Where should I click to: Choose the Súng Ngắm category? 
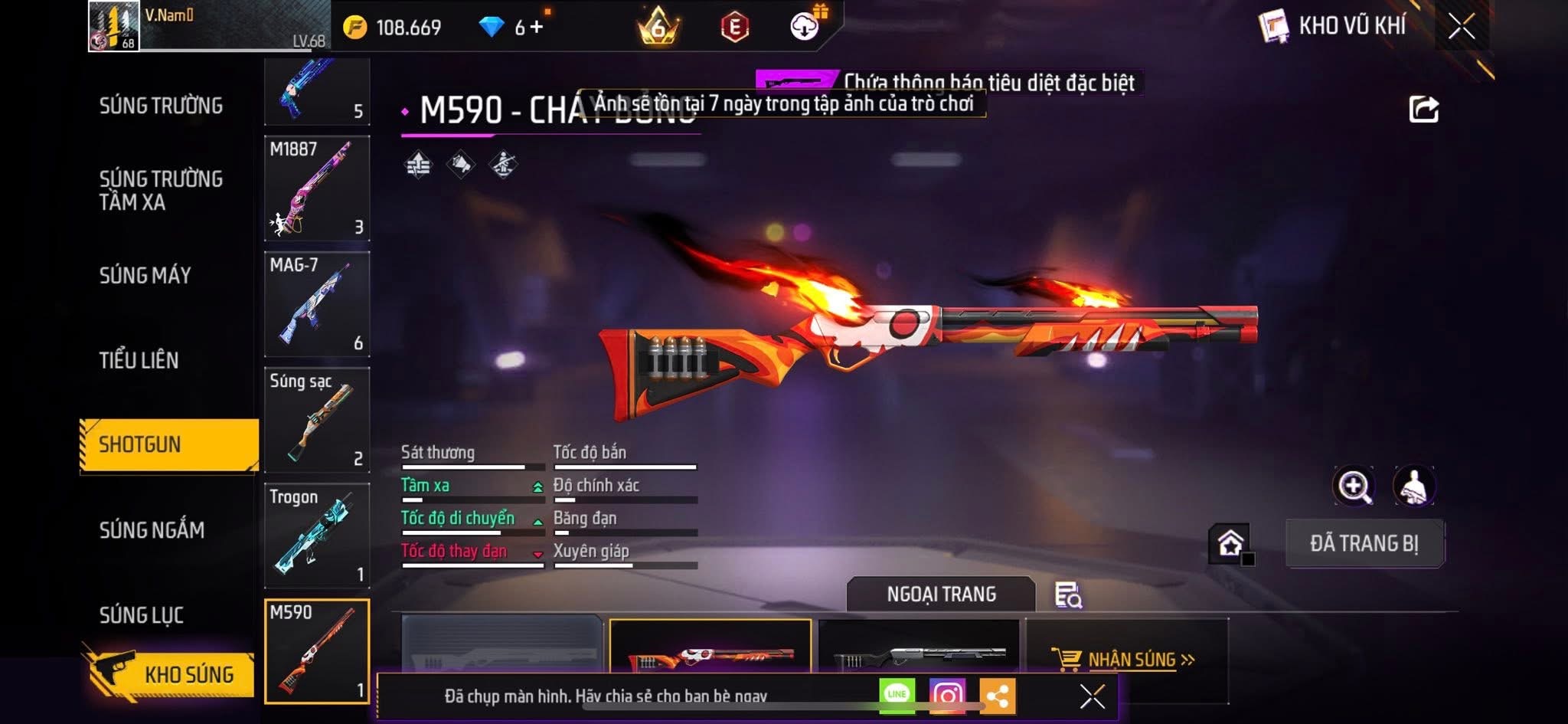152,529
